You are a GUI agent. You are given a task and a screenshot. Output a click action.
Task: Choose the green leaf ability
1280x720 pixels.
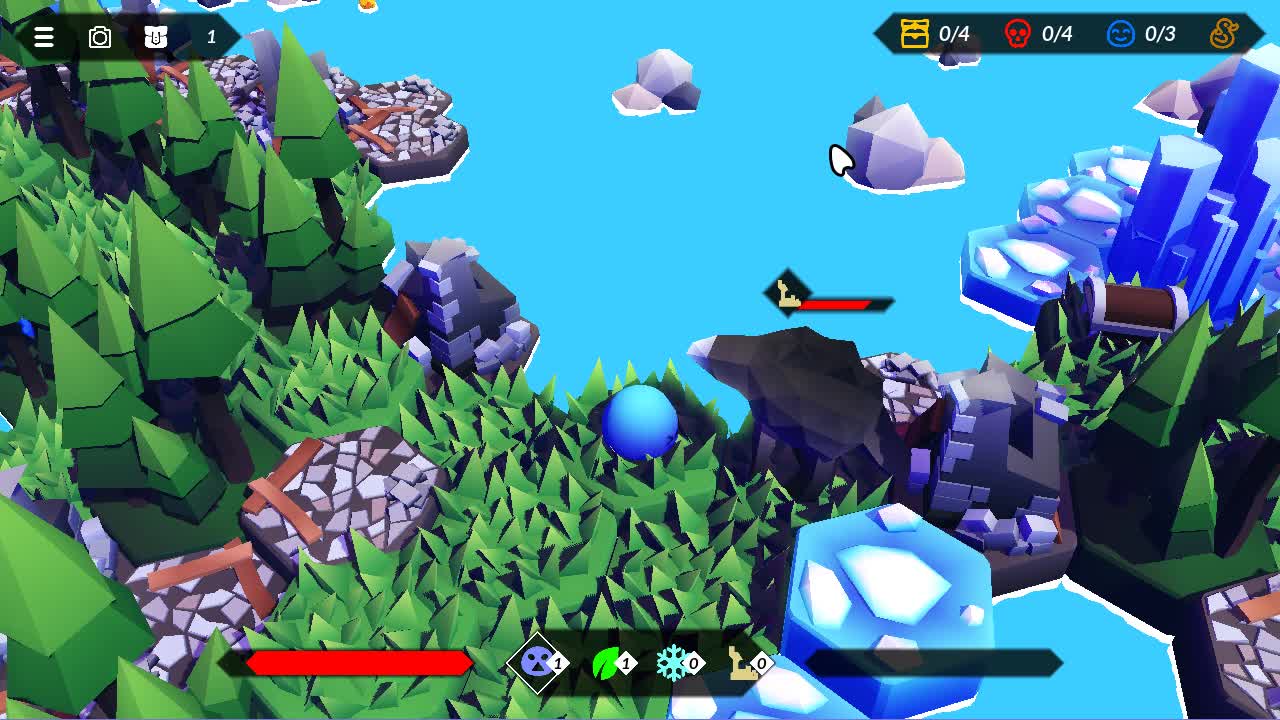(607, 662)
